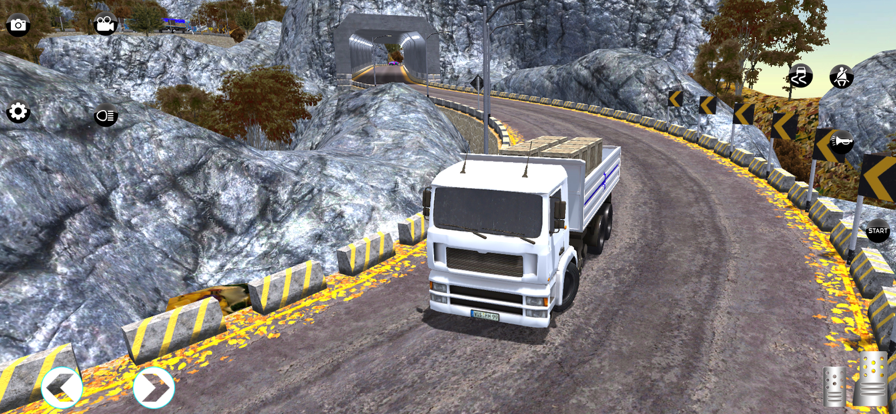
Task: Tap the smaller brake pedal
Action: pyautogui.click(x=833, y=386)
